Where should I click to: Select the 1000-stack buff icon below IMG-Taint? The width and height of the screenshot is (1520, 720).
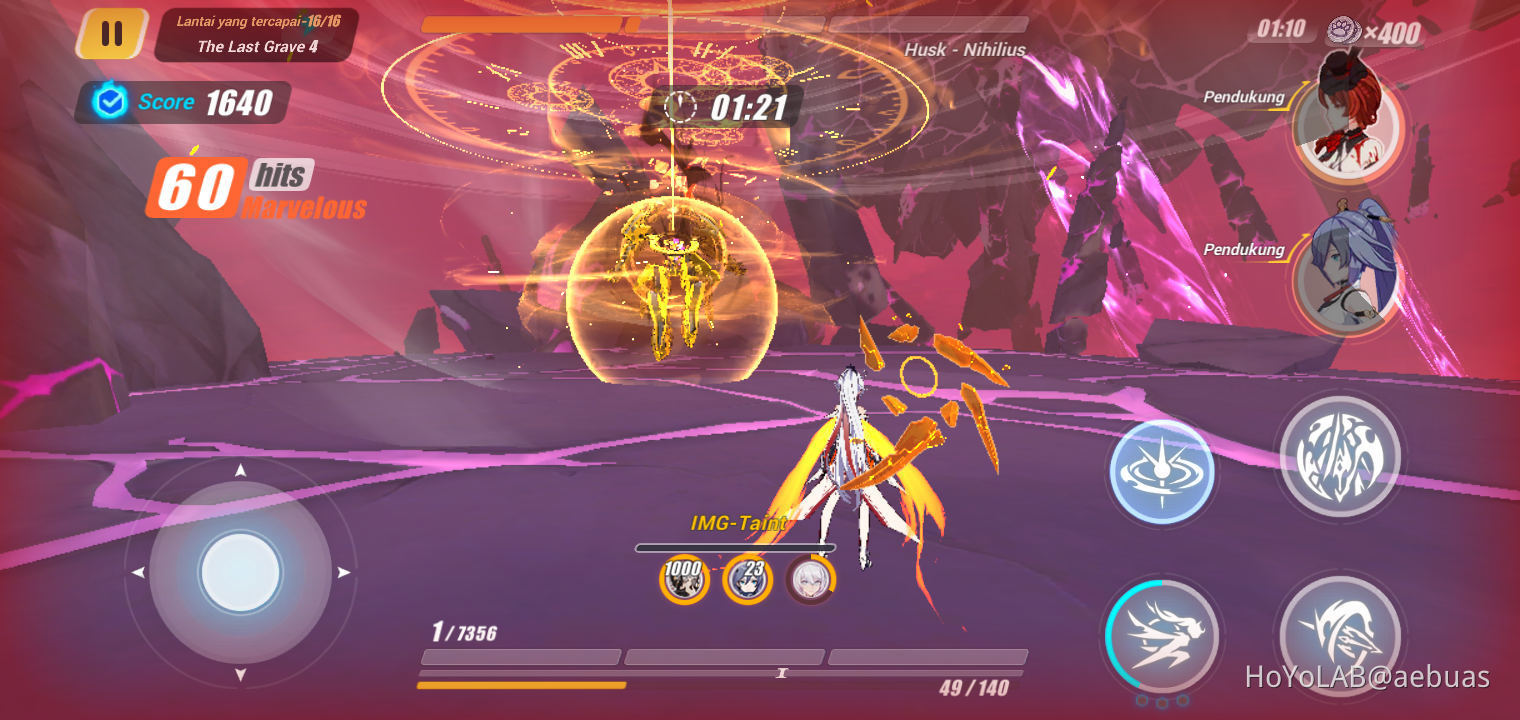pyautogui.click(x=683, y=580)
